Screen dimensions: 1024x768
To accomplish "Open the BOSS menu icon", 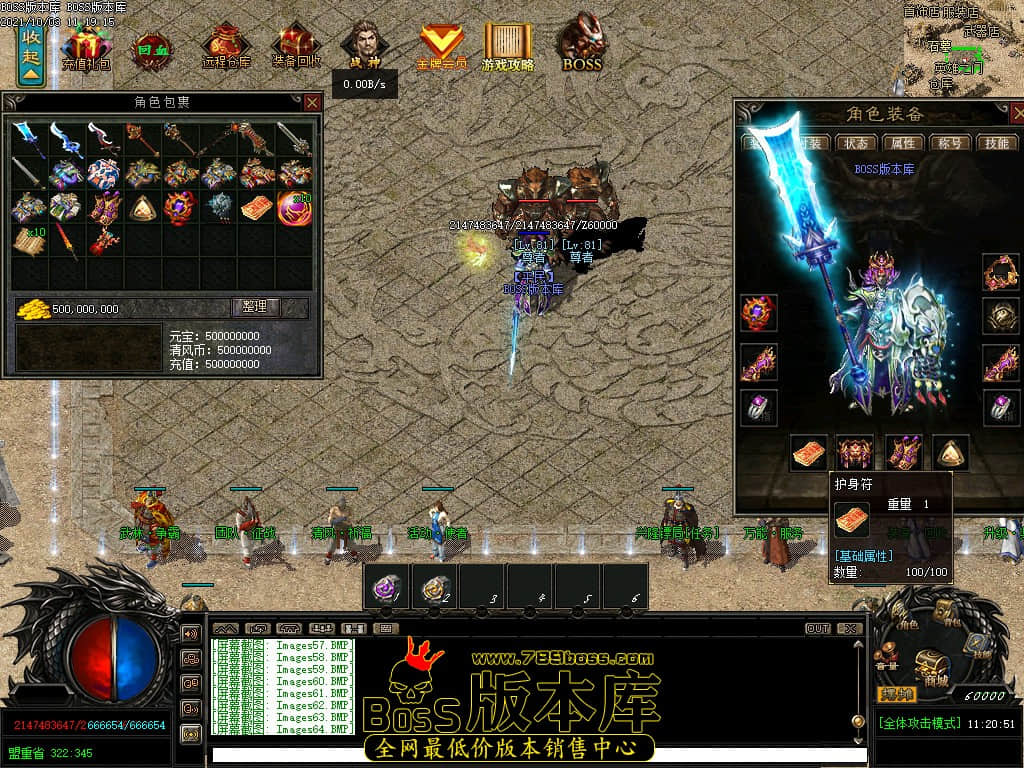I will click(x=581, y=45).
